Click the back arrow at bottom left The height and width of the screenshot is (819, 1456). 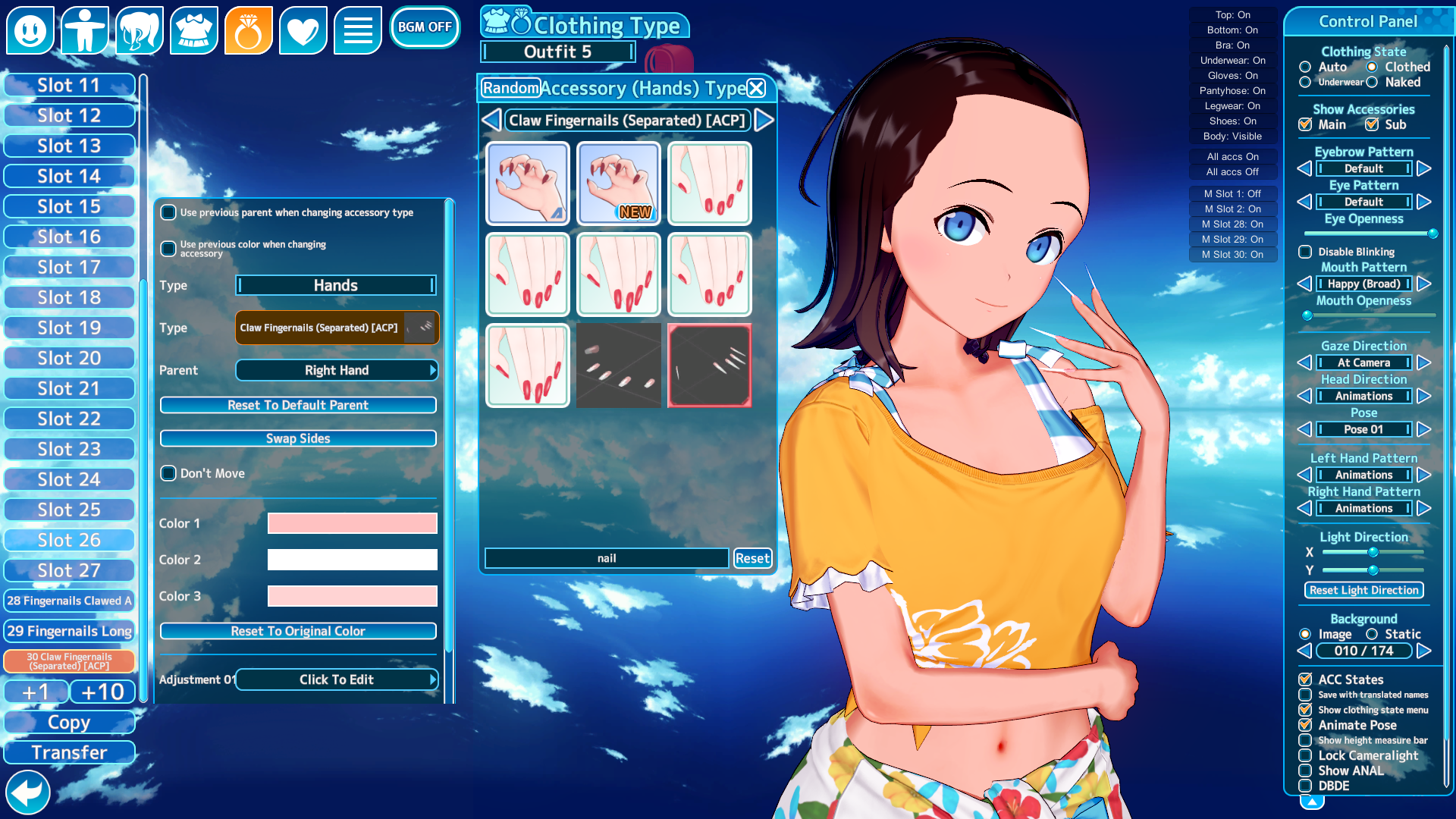point(28,792)
